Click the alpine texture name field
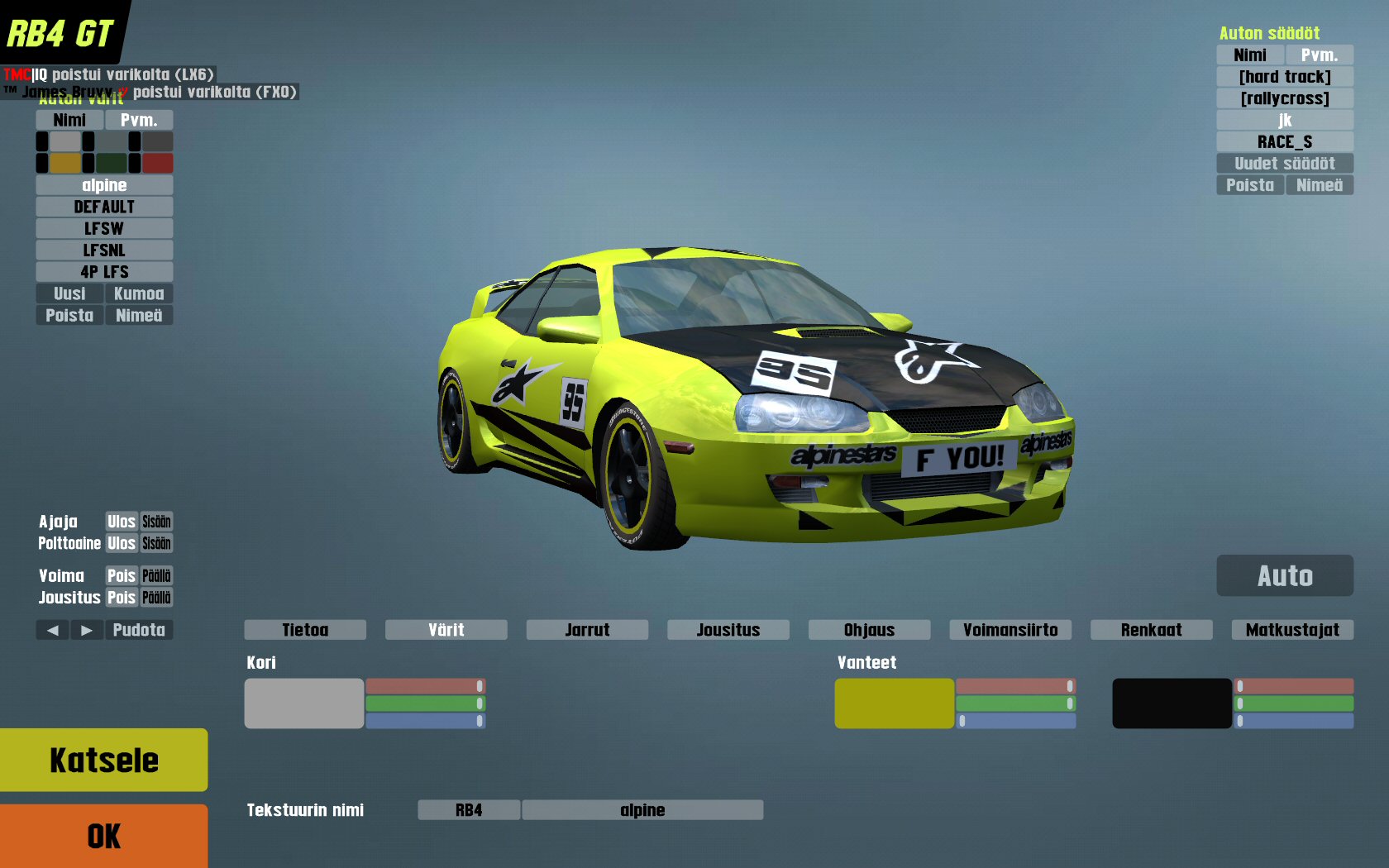This screenshot has height=868, width=1389. 642,810
